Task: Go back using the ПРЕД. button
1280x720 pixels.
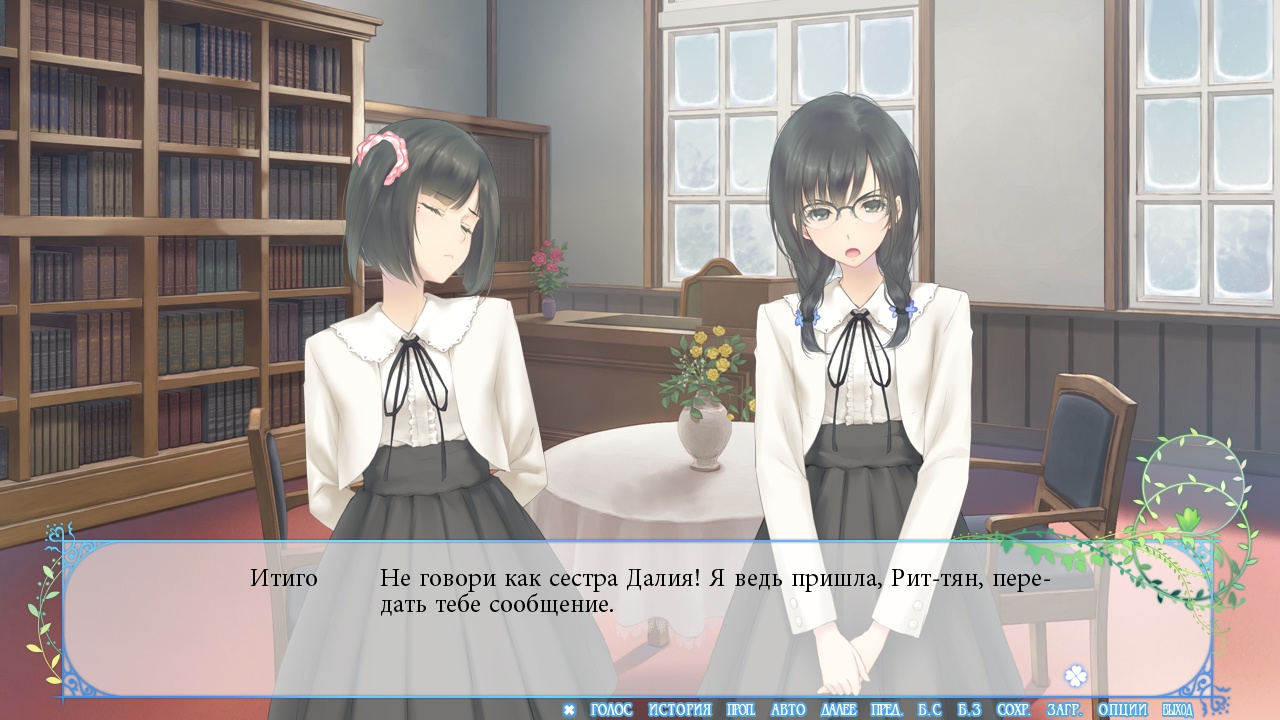Action: pyautogui.click(x=887, y=710)
